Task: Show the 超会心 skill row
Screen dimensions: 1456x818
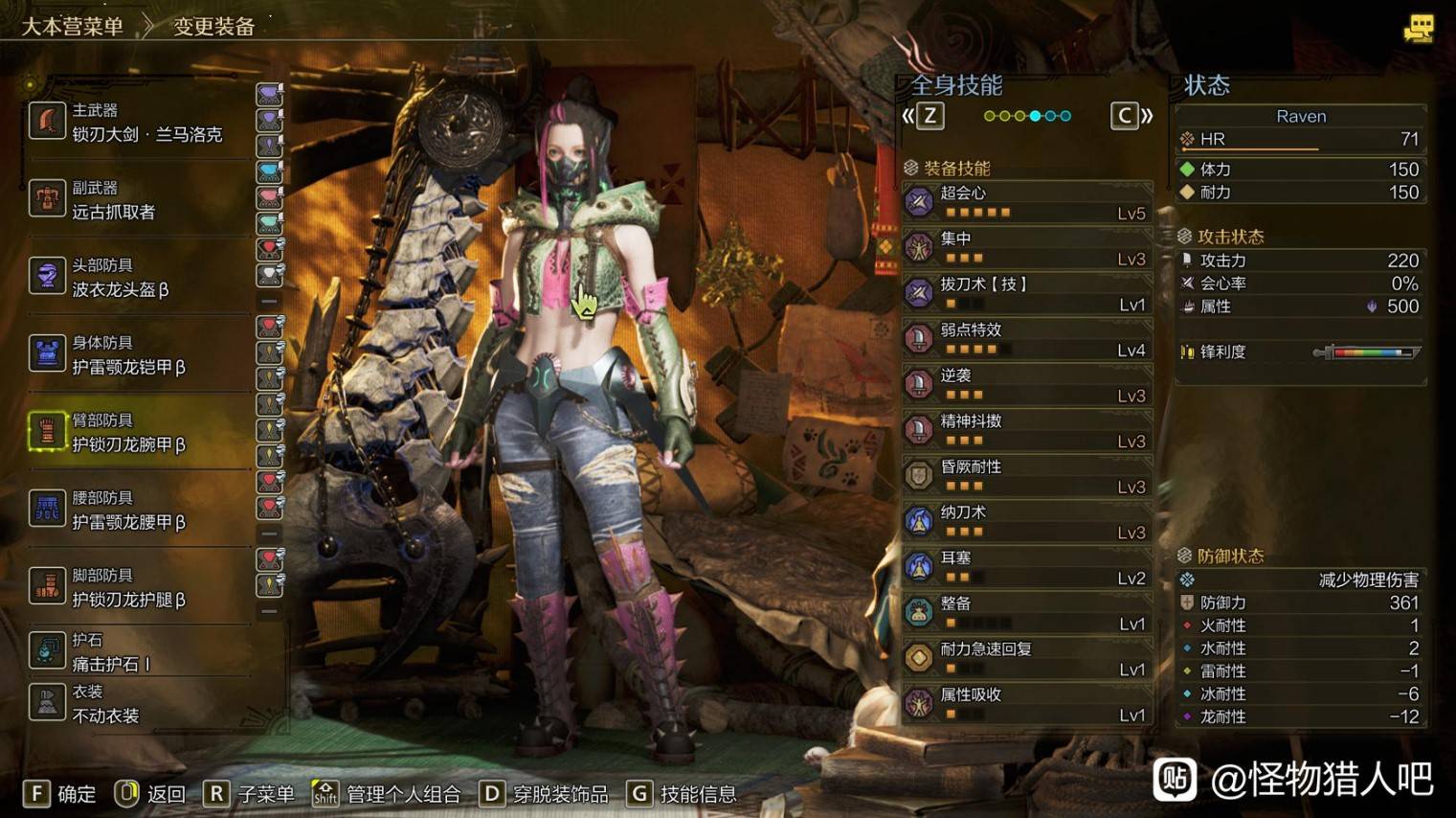Action: [x=1026, y=202]
